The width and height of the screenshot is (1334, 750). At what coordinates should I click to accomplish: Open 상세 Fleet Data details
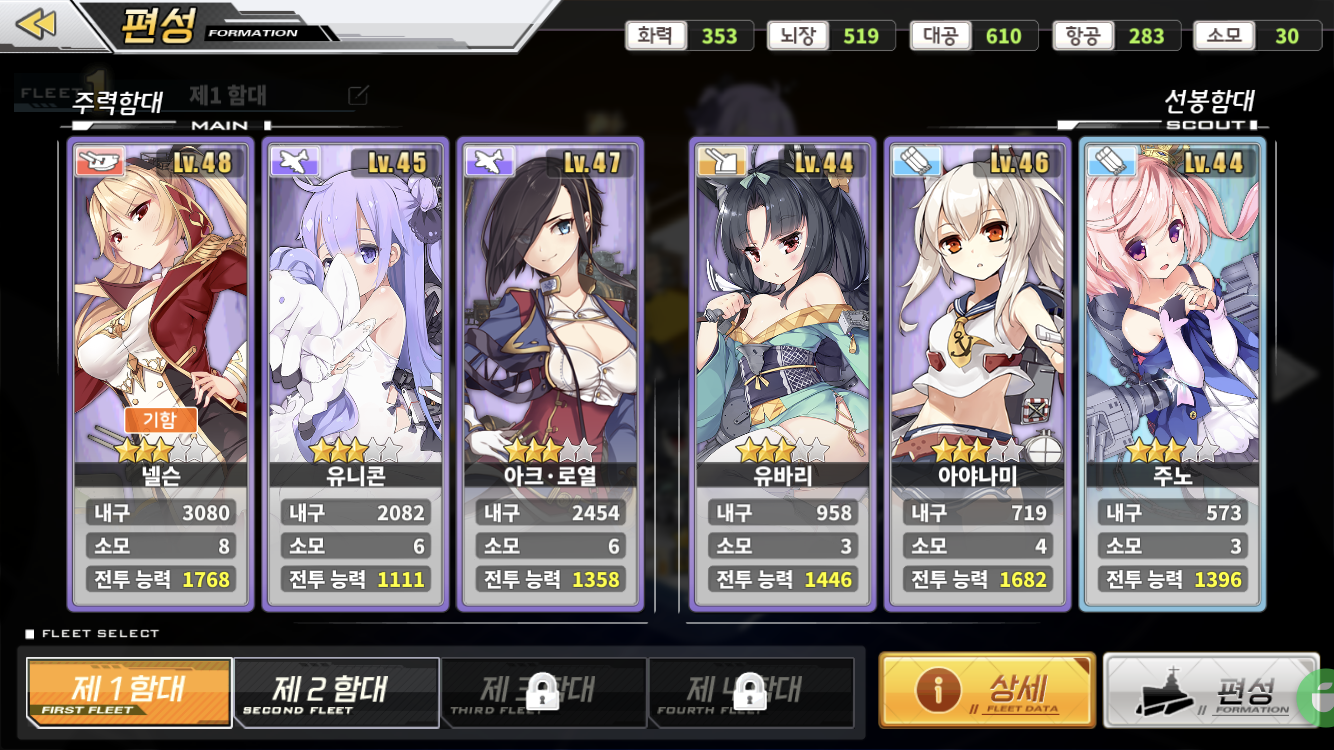[x=987, y=690]
